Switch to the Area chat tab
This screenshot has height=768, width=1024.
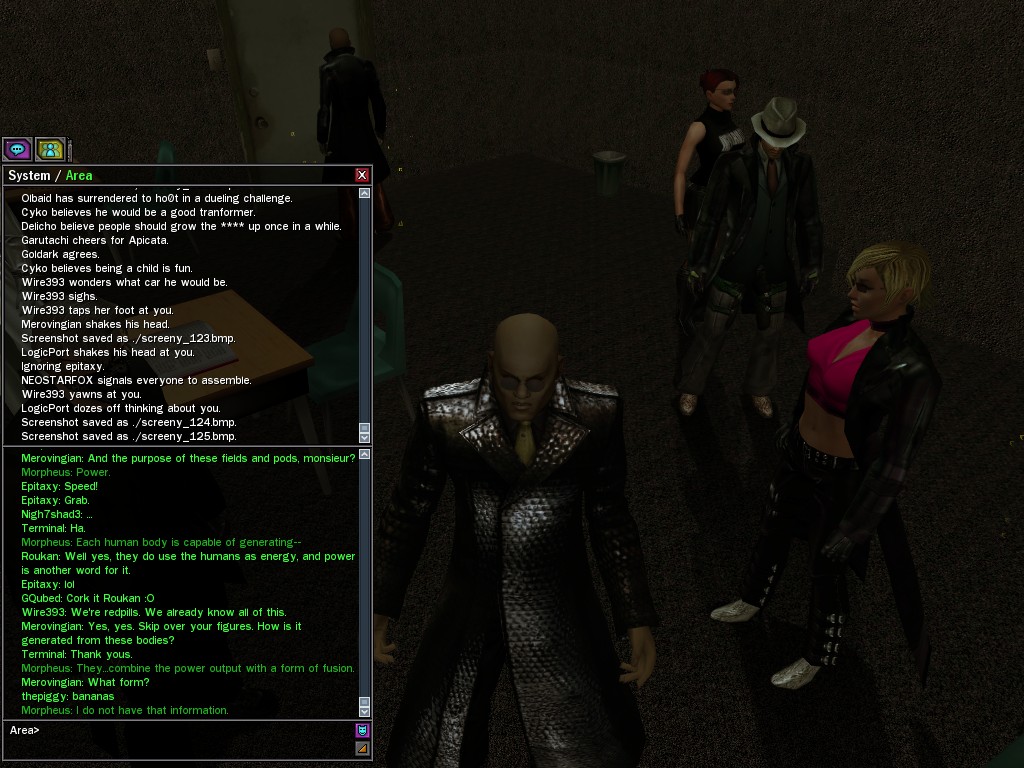[x=79, y=175]
